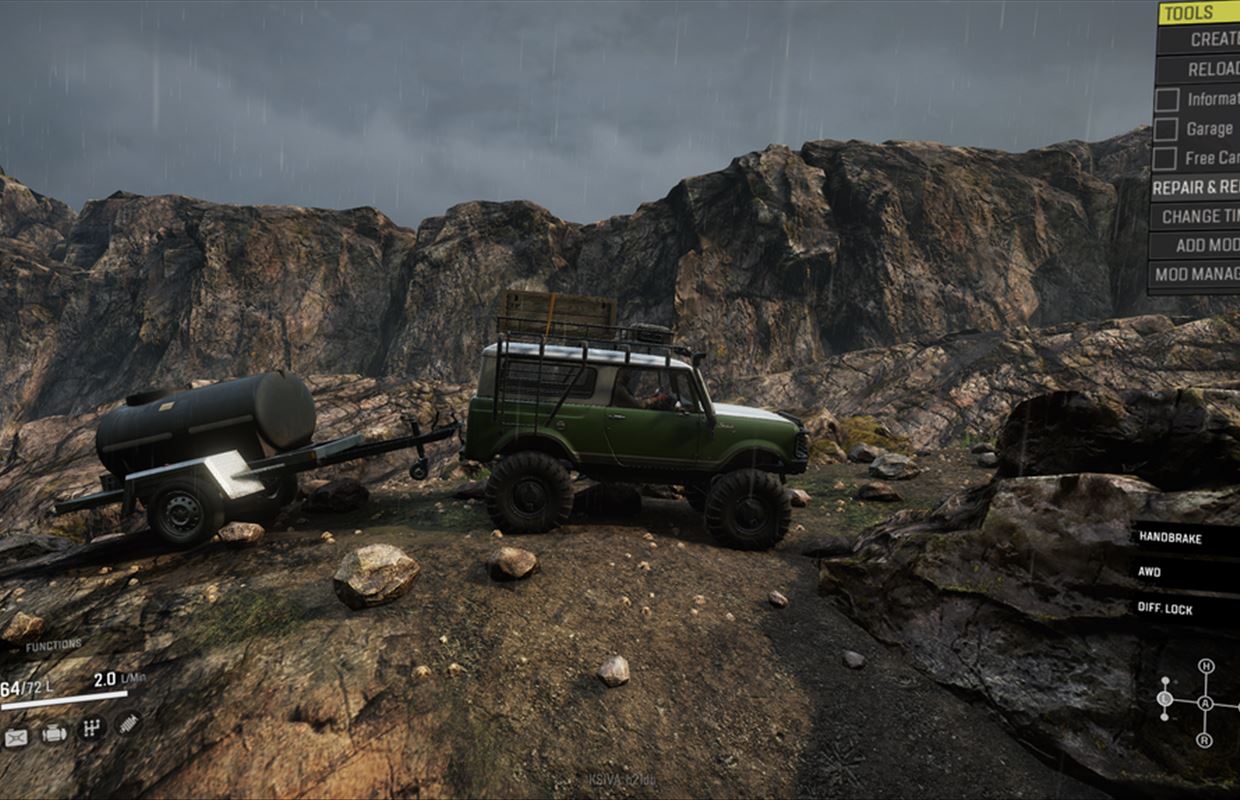Shift to the A gear position

1205,703
